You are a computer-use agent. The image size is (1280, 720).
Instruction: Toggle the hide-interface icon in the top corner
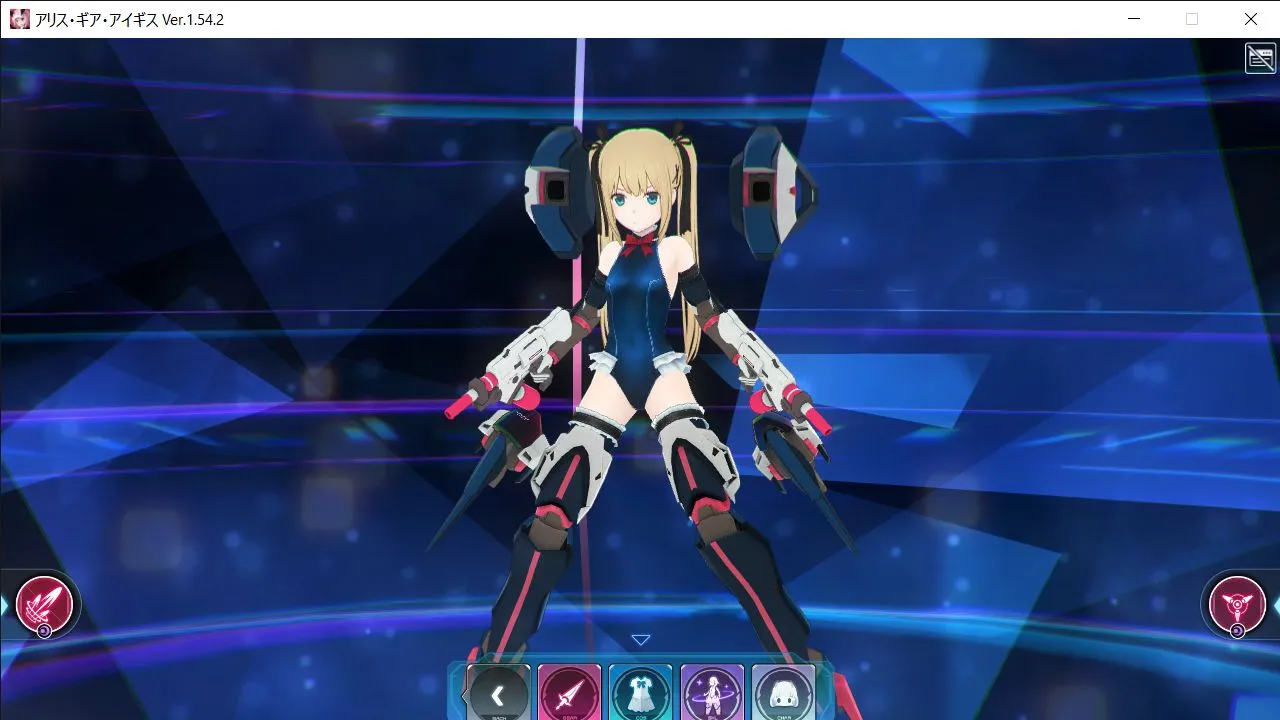click(x=1260, y=58)
